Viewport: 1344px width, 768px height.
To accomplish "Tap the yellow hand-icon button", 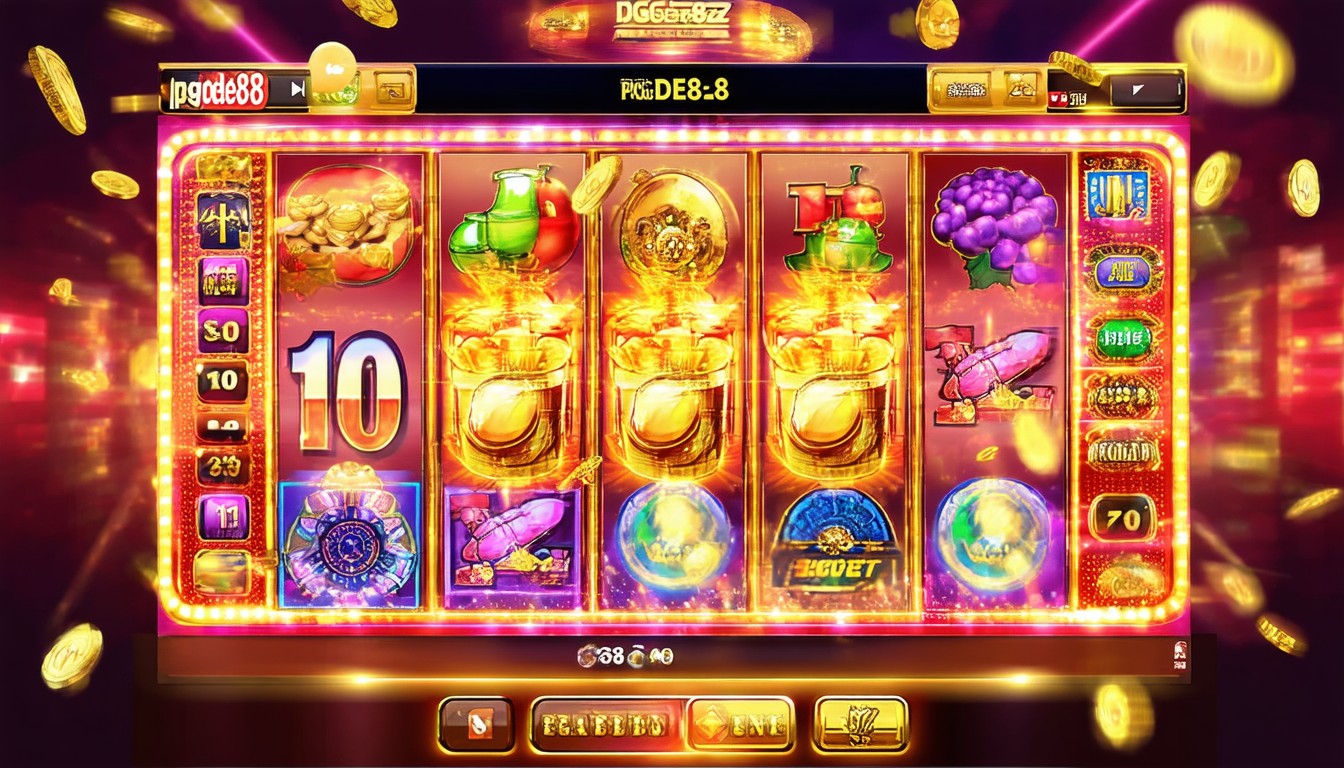I will (x=860, y=724).
